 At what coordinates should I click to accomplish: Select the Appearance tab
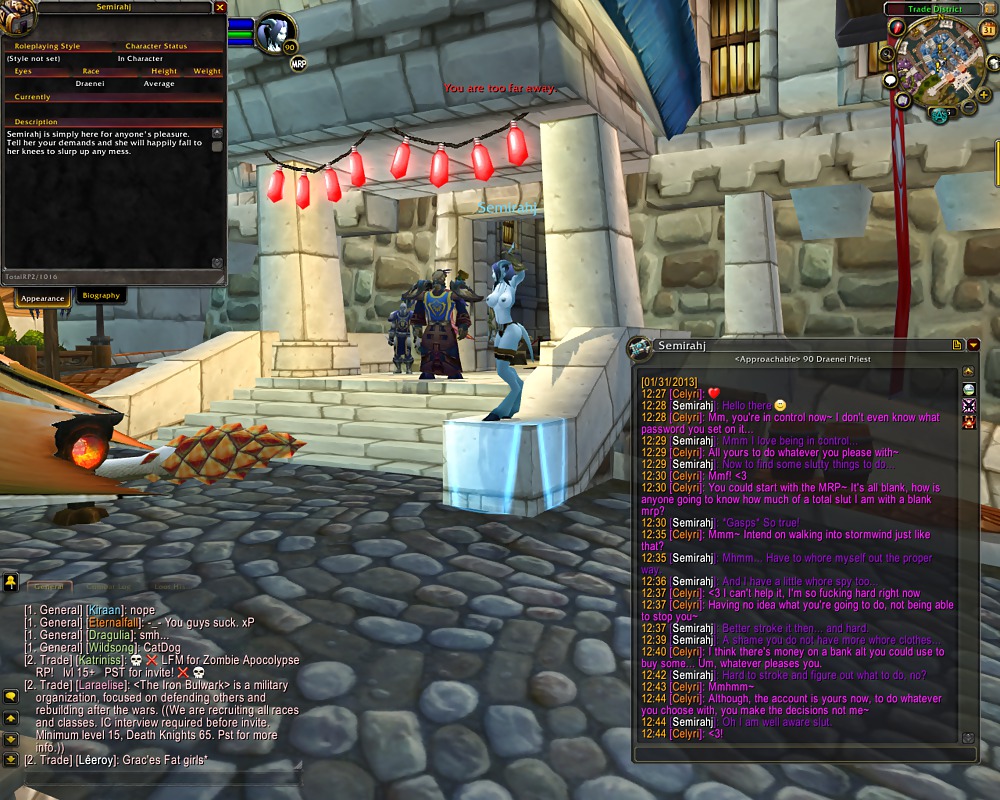(x=43, y=298)
